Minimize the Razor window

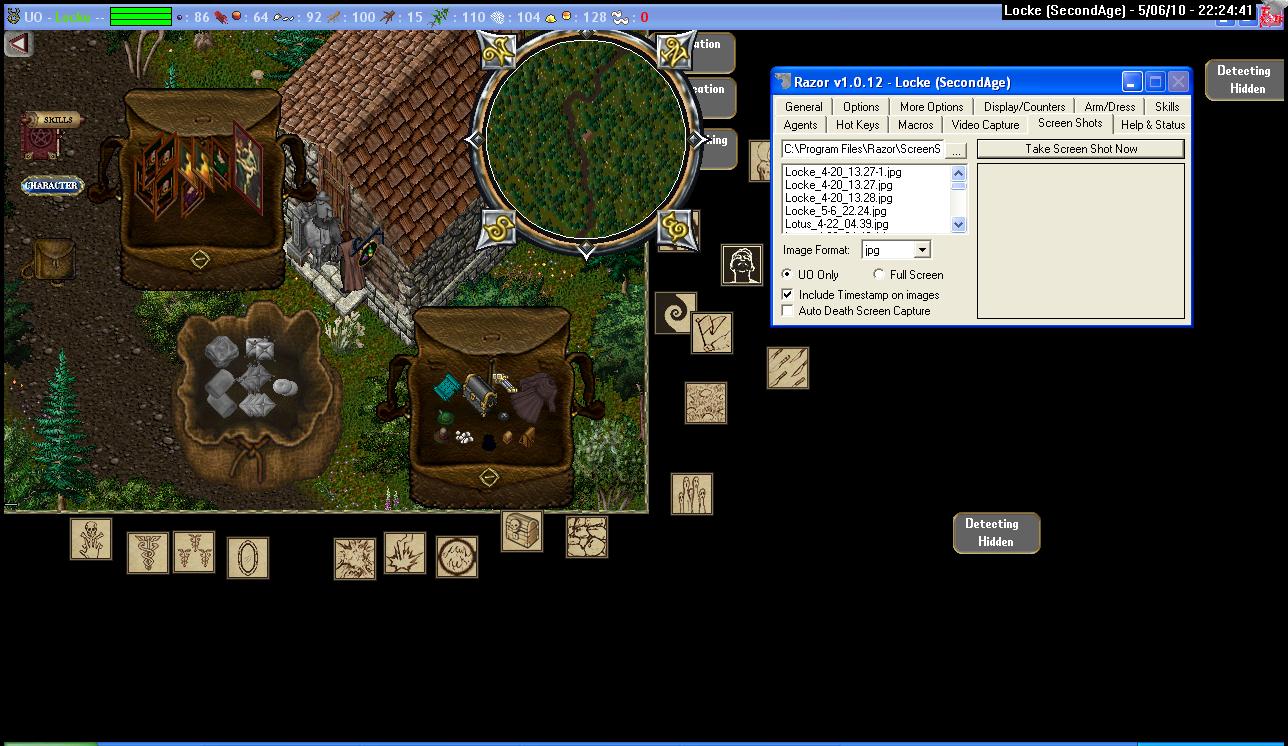coord(1132,82)
